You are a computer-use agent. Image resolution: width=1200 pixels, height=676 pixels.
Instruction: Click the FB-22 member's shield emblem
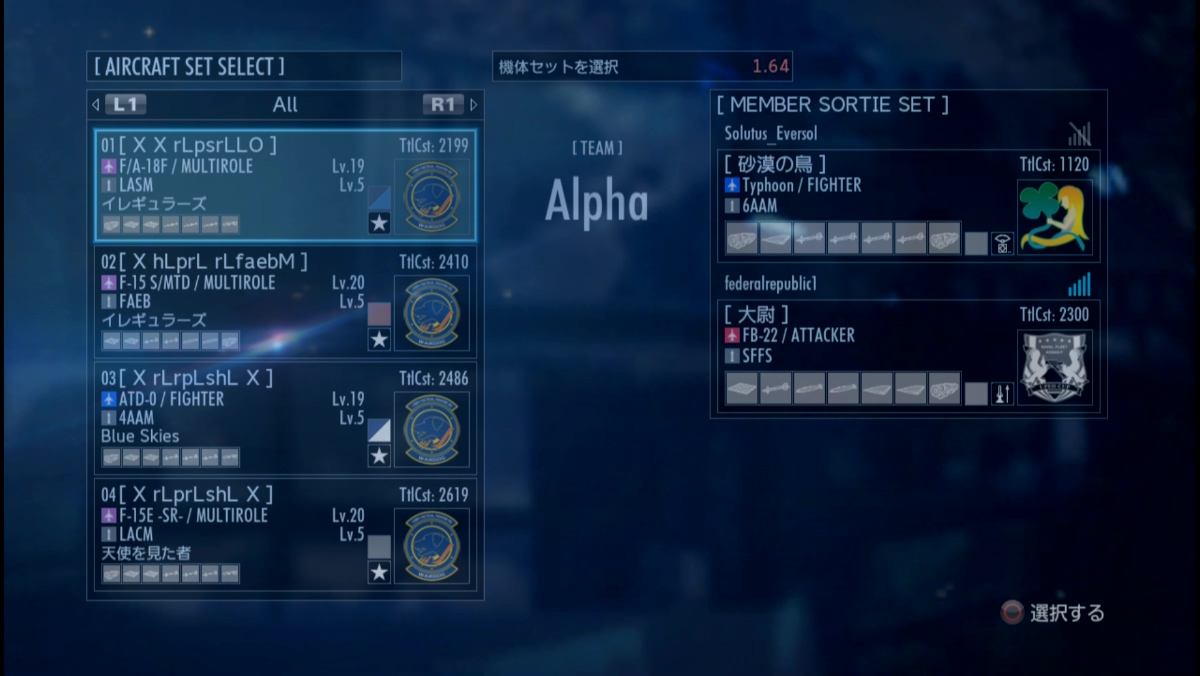1055,367
